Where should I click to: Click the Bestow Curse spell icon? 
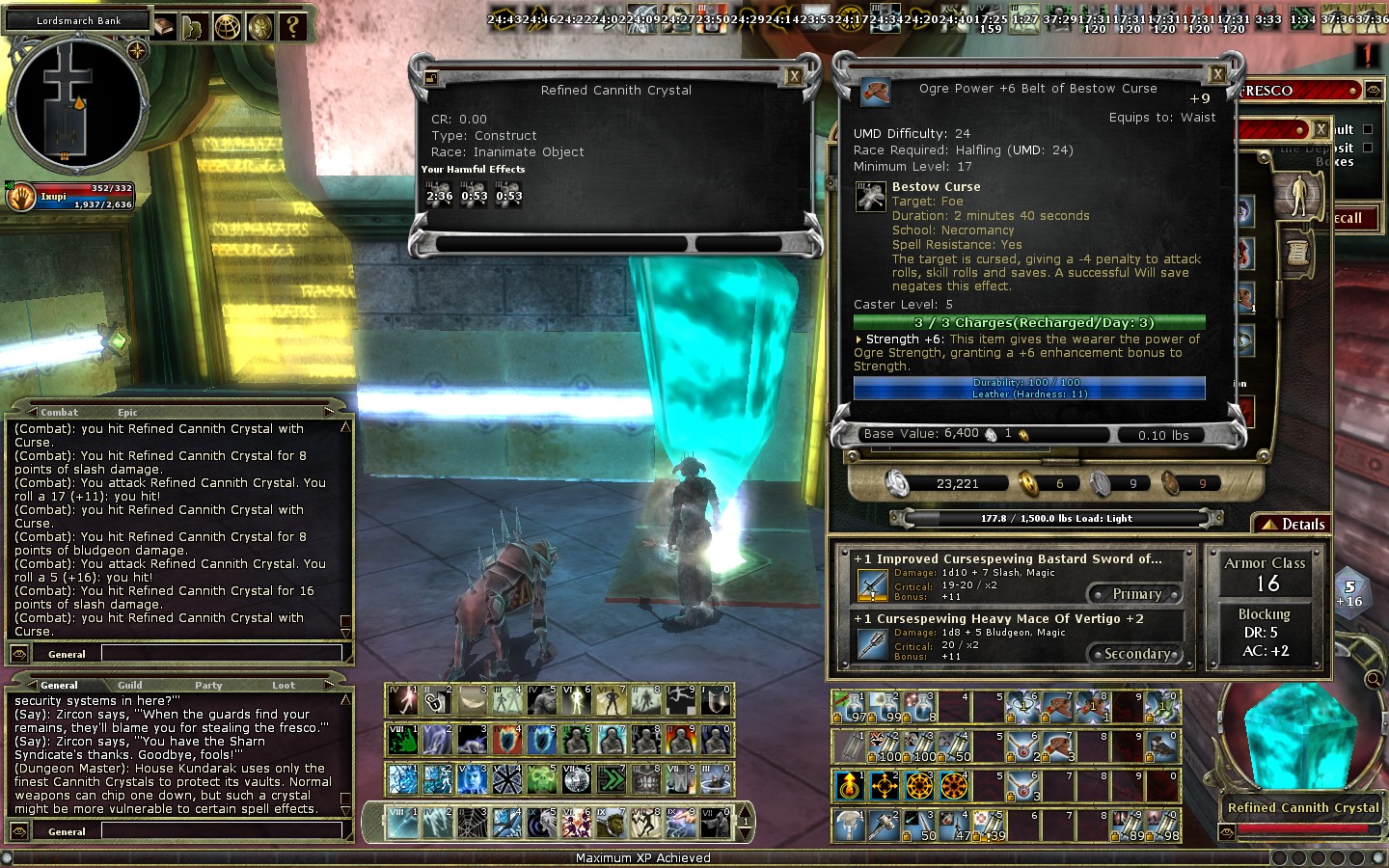(x=871, y=197)
